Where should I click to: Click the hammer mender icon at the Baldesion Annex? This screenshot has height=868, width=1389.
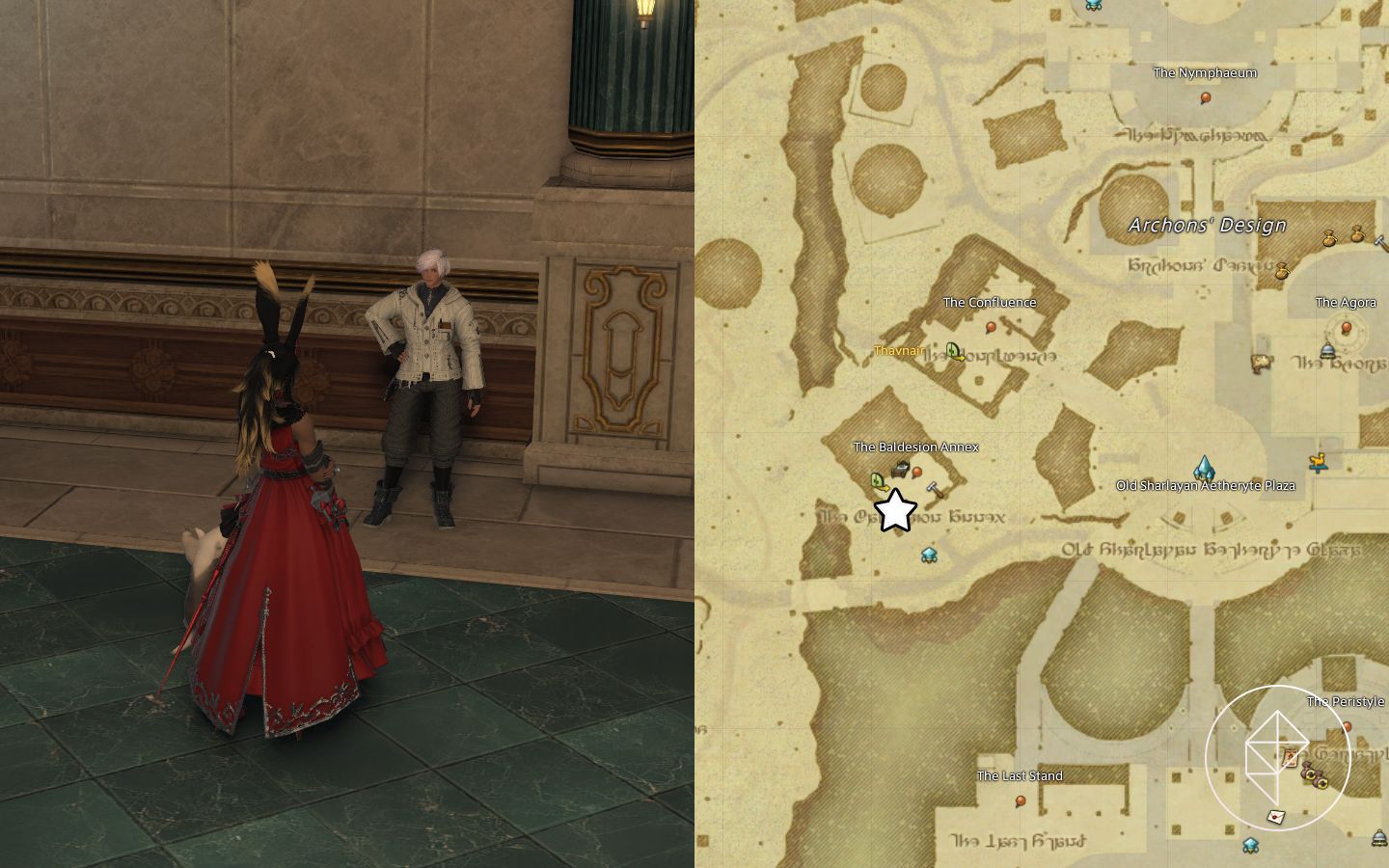pos(933,490)
